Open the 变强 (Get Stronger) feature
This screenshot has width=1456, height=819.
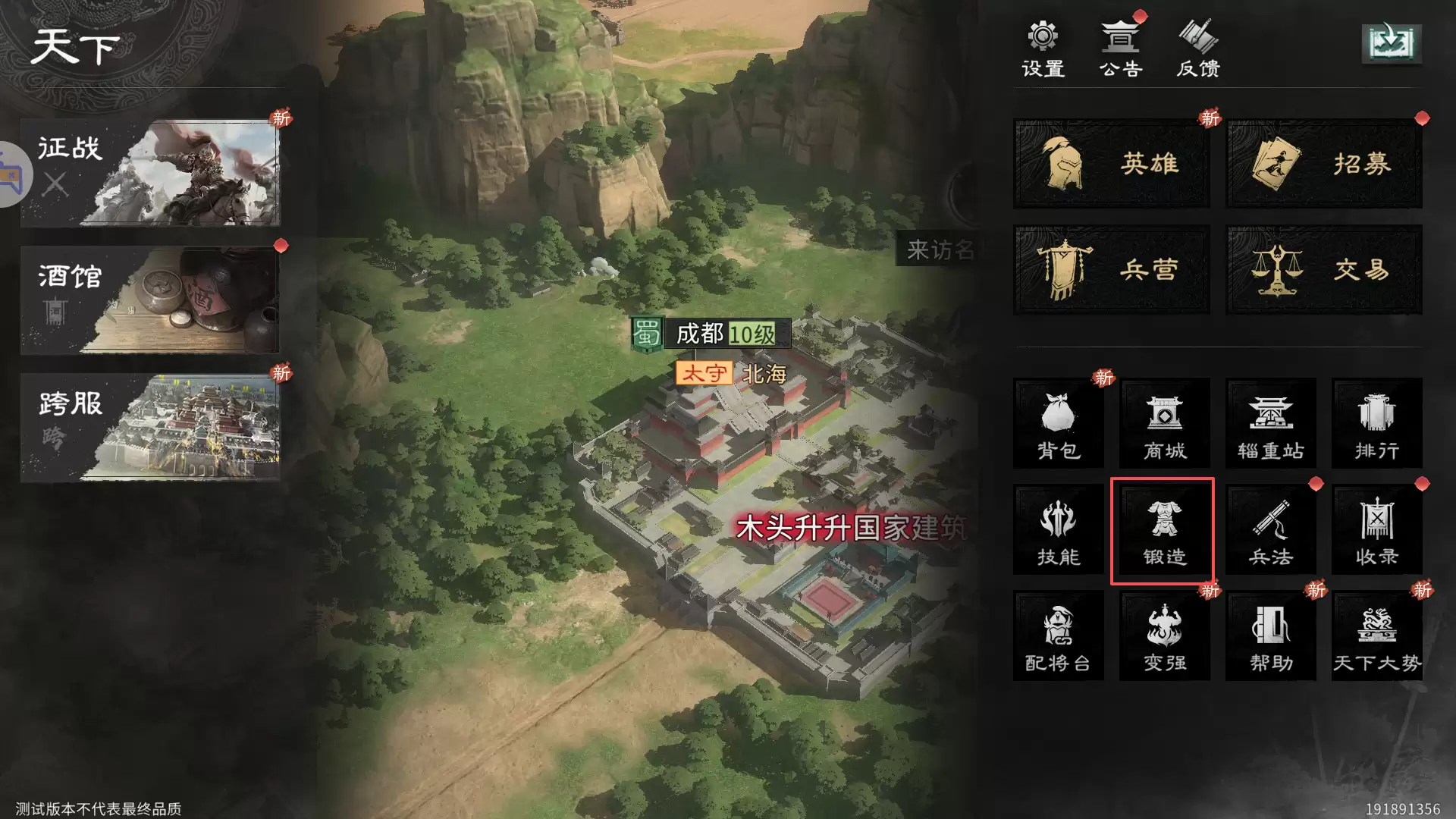[x=1164, y=635]
